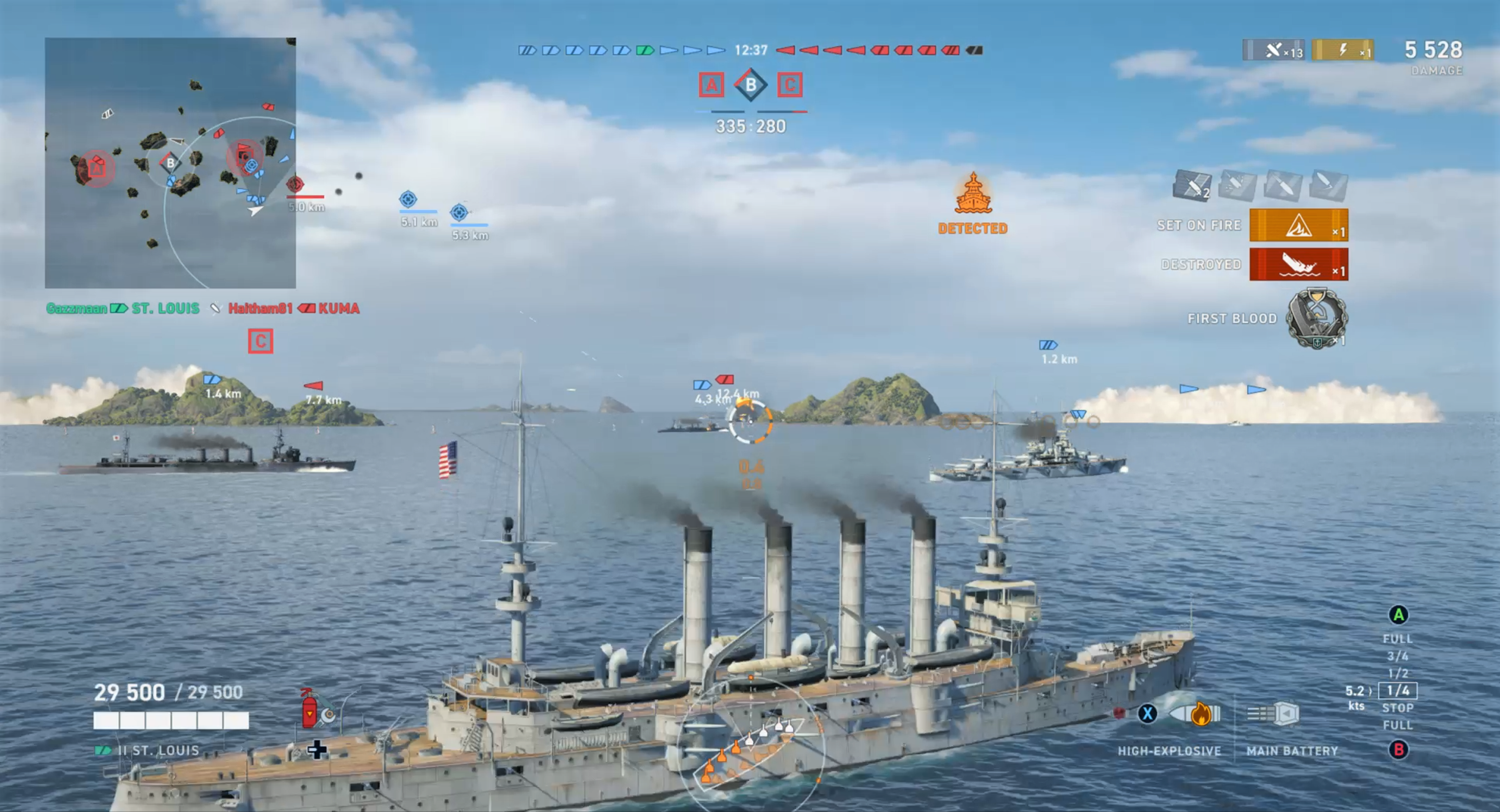Select the Main Battery weapon
1500x812 pixels.
click(1274, 714)
